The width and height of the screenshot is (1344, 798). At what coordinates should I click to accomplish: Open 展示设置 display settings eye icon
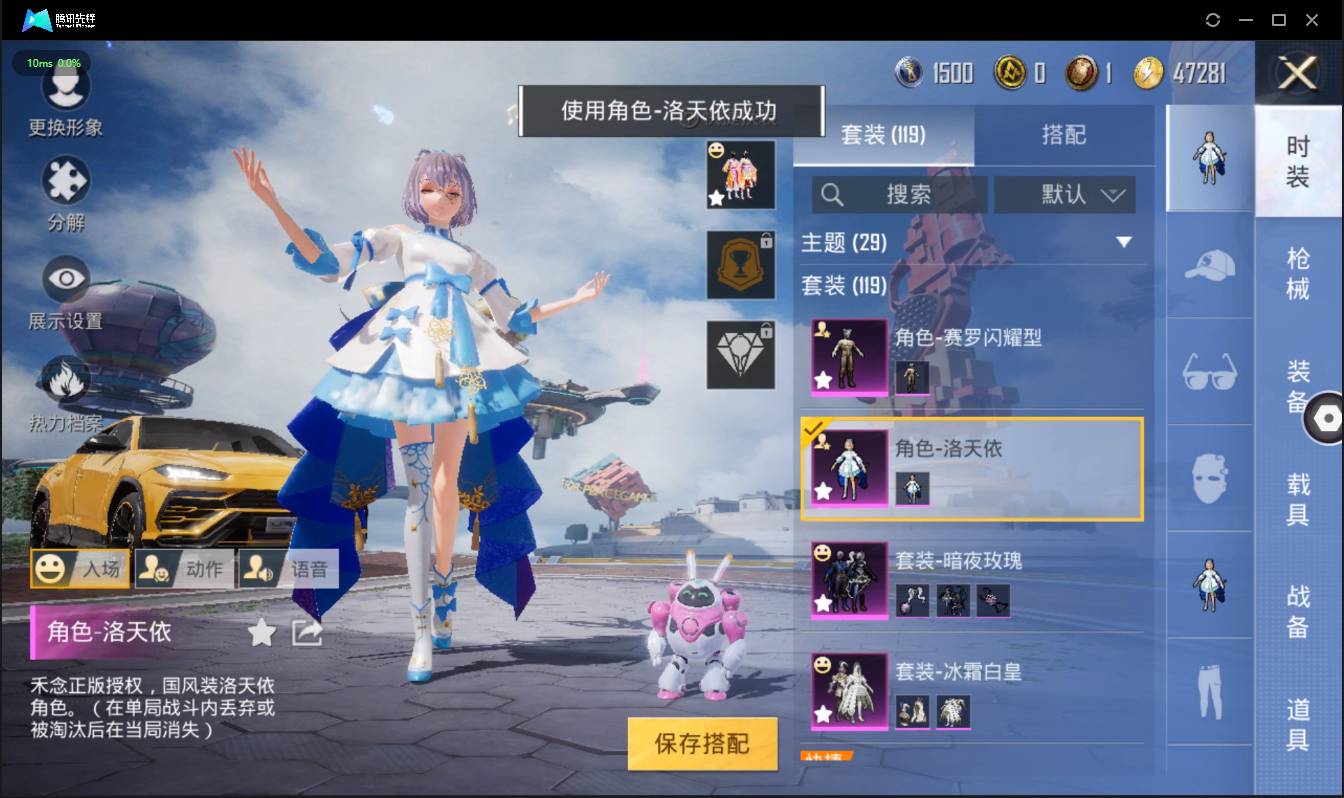66,278
